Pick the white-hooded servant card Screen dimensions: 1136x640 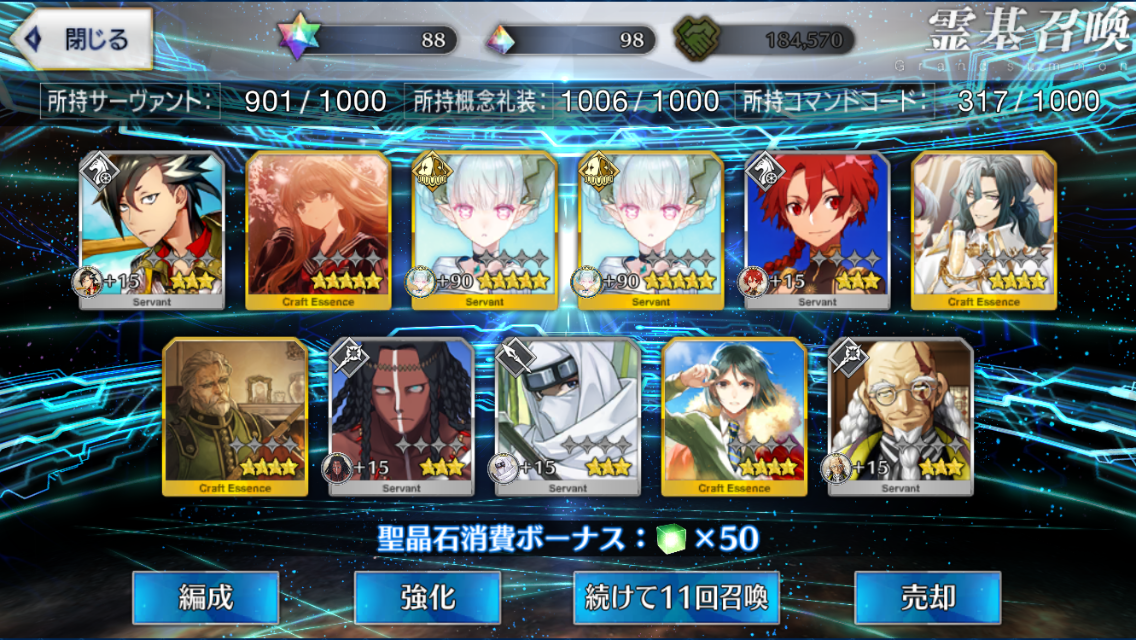pos(568,416)
